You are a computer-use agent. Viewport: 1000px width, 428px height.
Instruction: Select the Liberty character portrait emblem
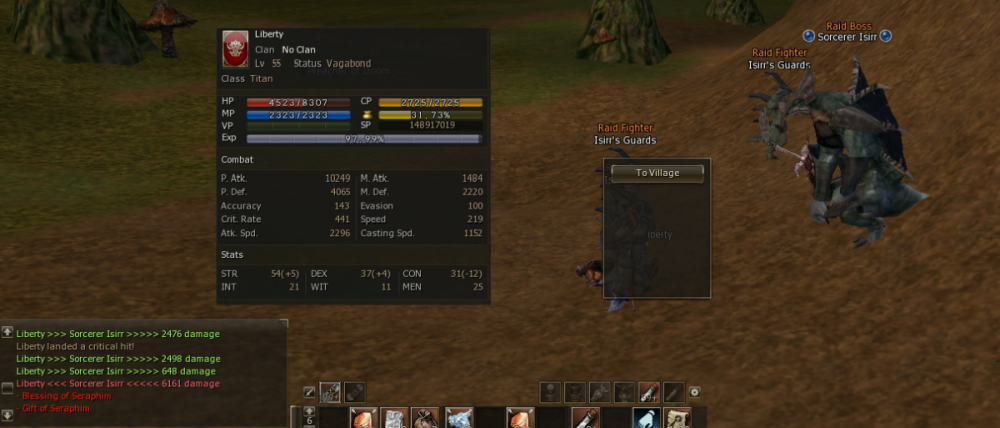[x=236, y=47]
